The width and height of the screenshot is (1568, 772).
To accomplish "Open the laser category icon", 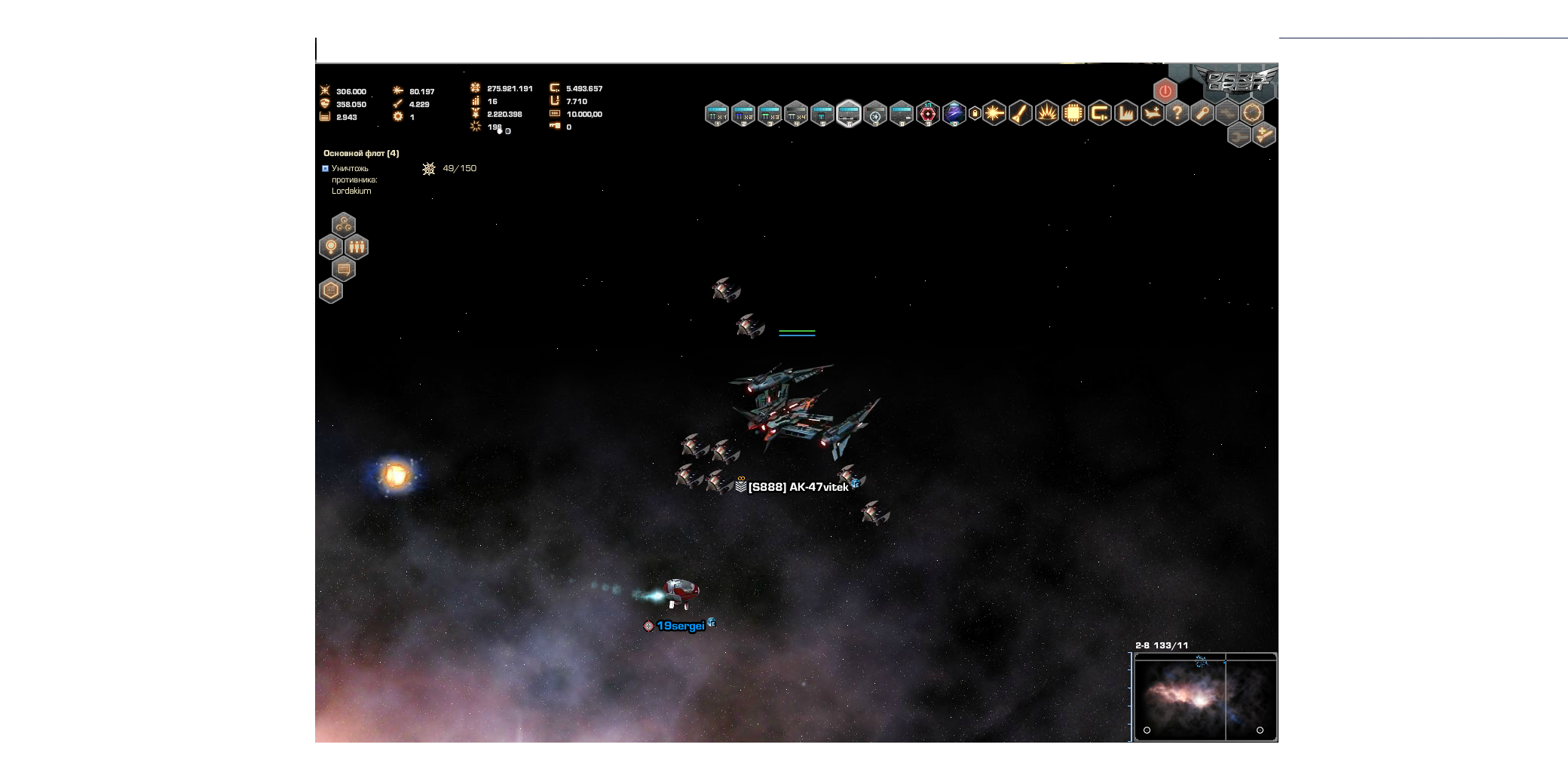I will pos(994,114).
